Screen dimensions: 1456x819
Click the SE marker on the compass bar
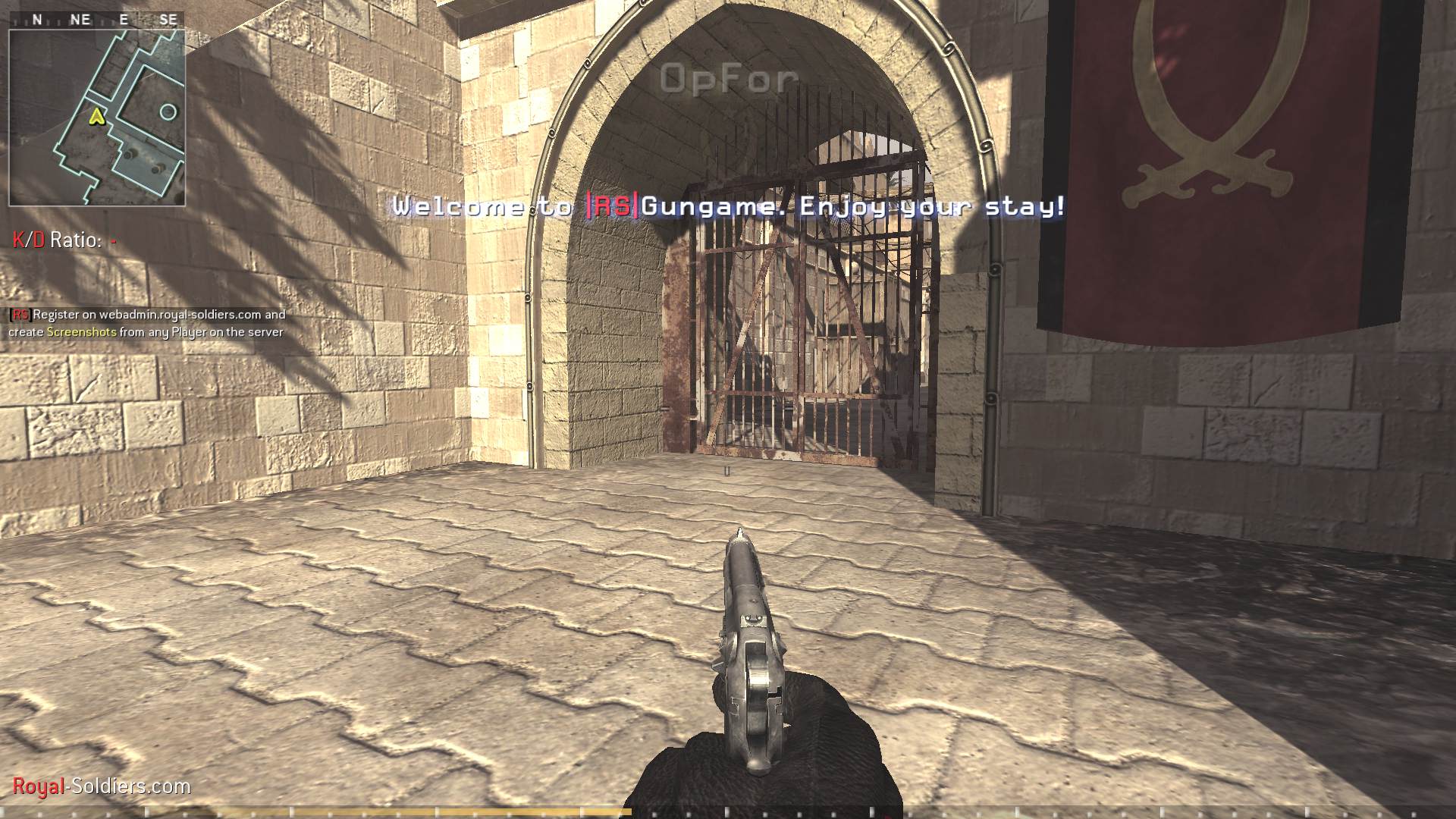(168, 20)
